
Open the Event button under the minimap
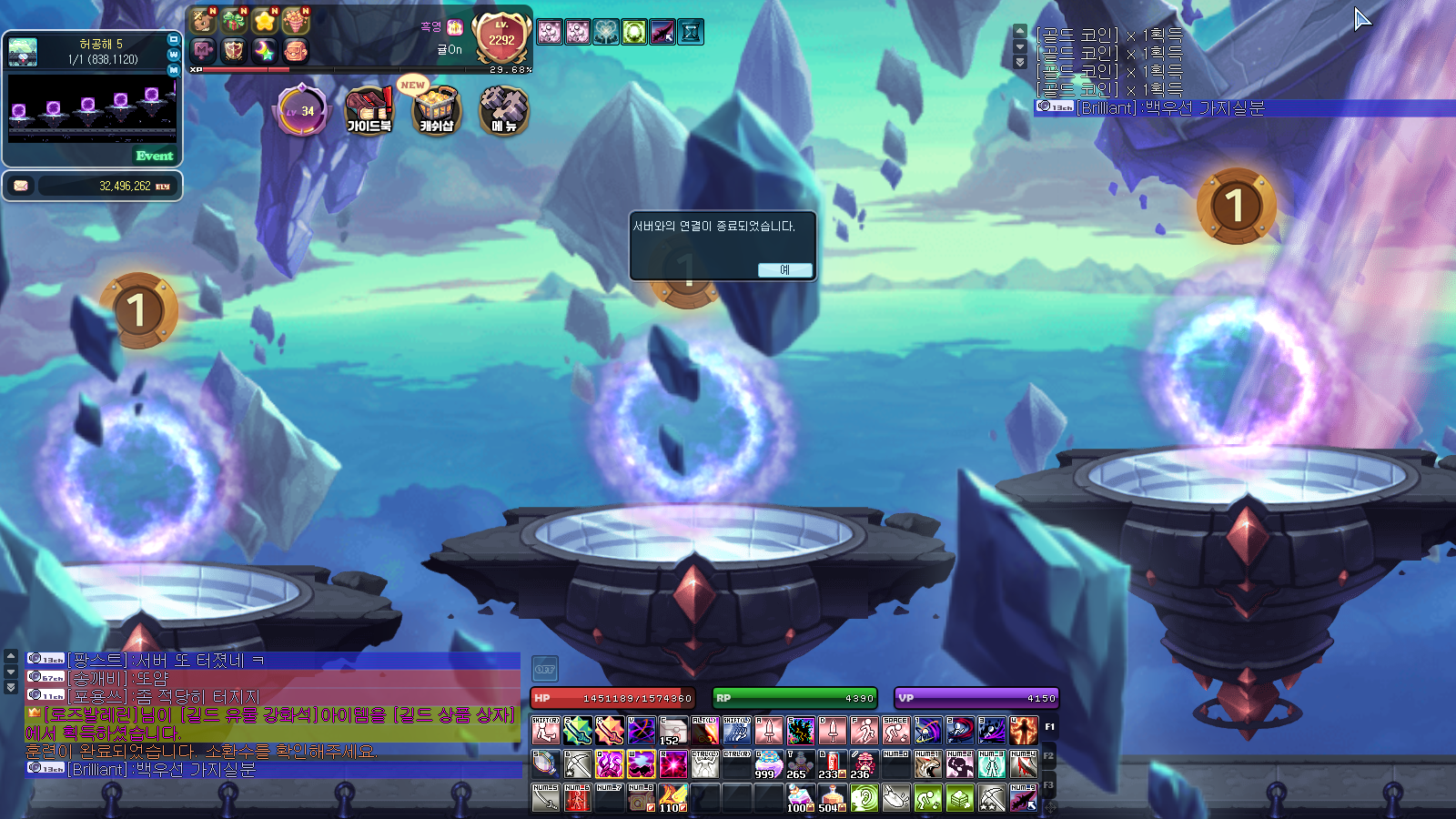click(155, 156)
